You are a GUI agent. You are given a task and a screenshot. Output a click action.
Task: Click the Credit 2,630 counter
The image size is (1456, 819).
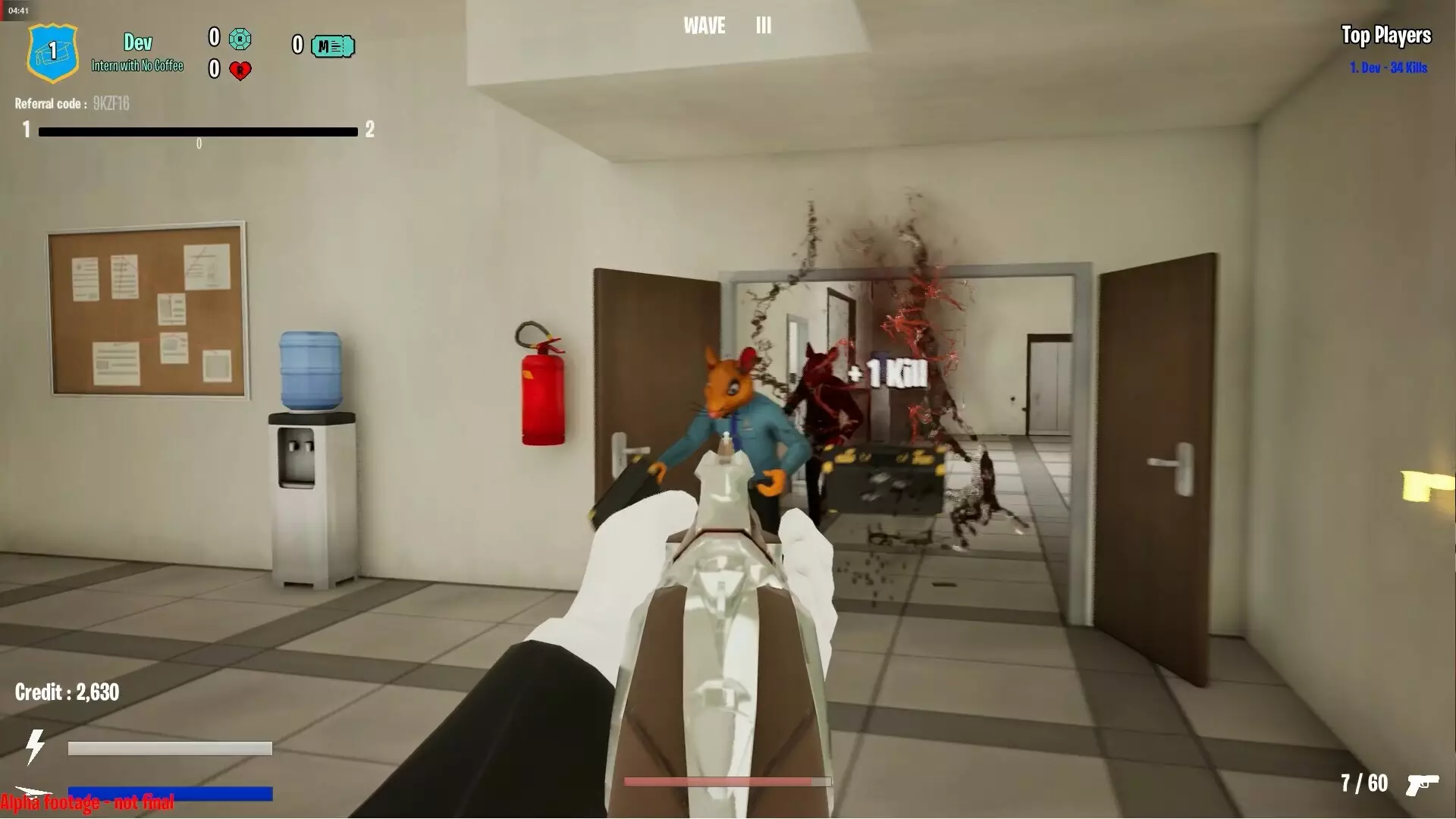(x=67, y=692)
